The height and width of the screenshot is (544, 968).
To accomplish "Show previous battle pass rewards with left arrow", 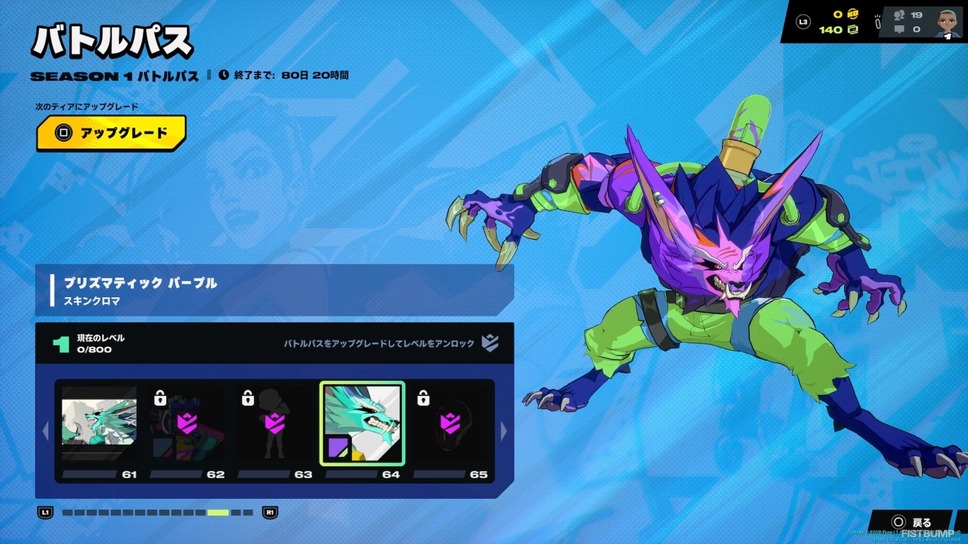I will [44, 431].
